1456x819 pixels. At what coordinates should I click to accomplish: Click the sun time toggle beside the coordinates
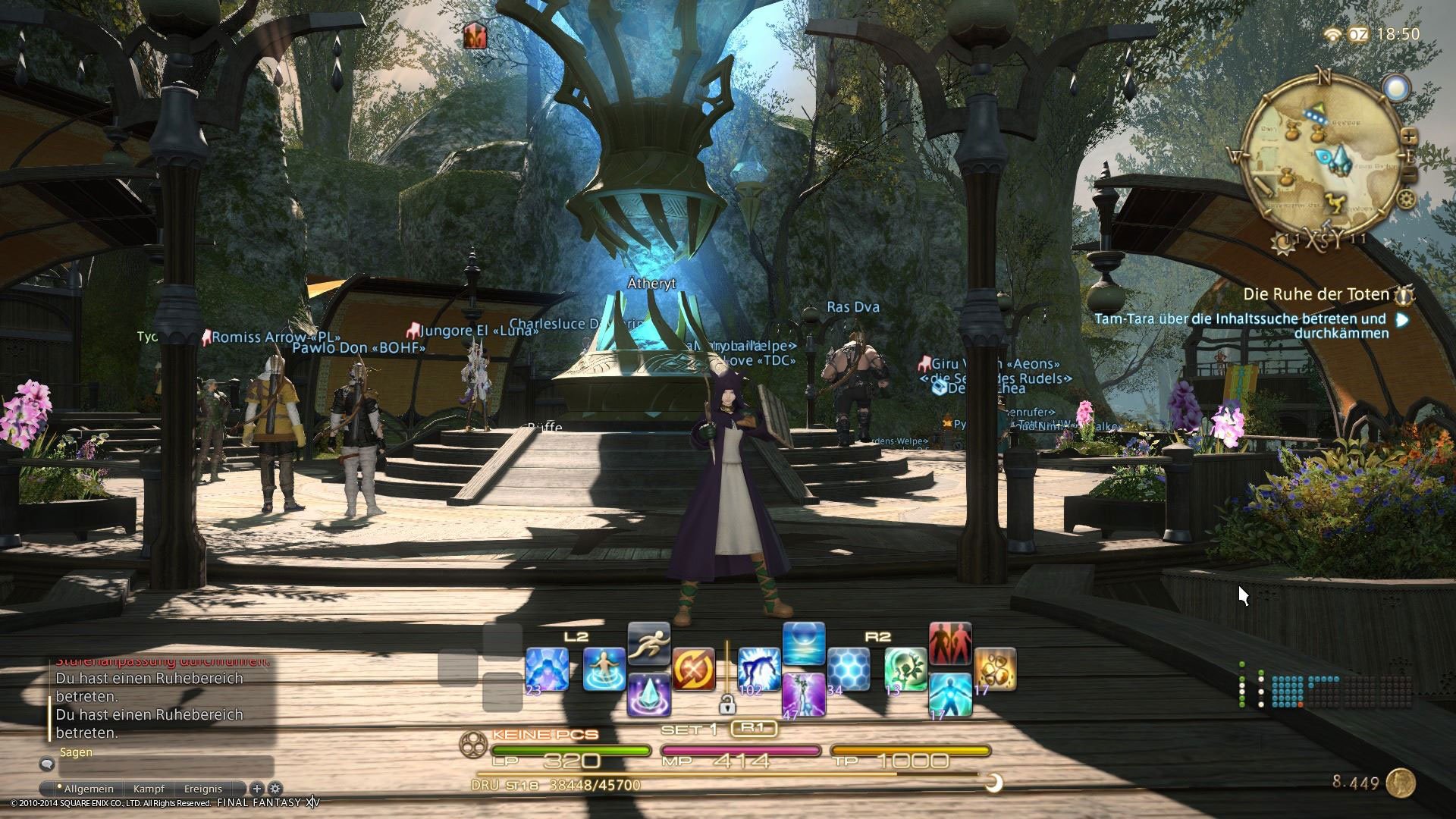[1283, 243]
